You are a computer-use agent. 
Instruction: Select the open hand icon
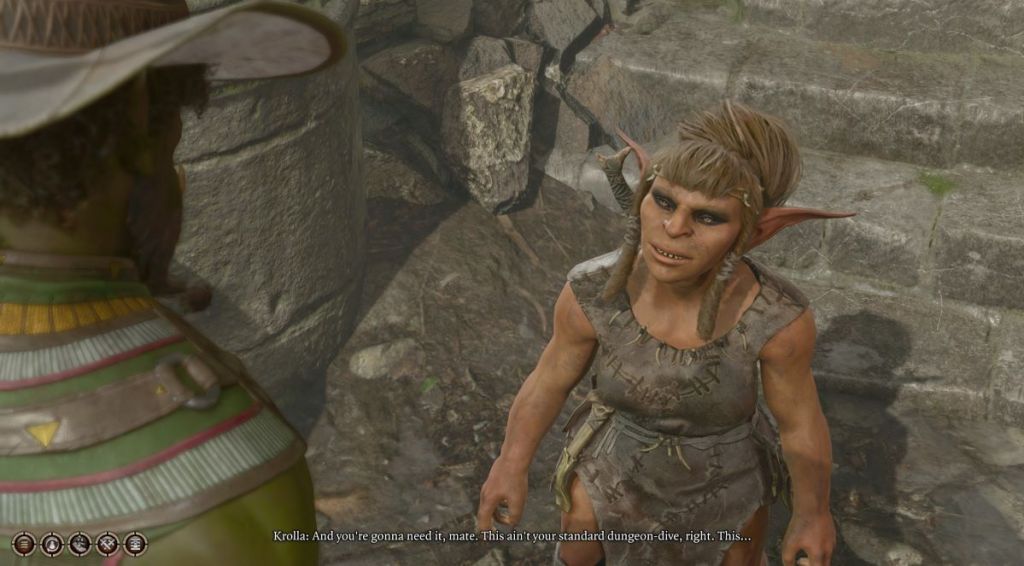point(79,544)
